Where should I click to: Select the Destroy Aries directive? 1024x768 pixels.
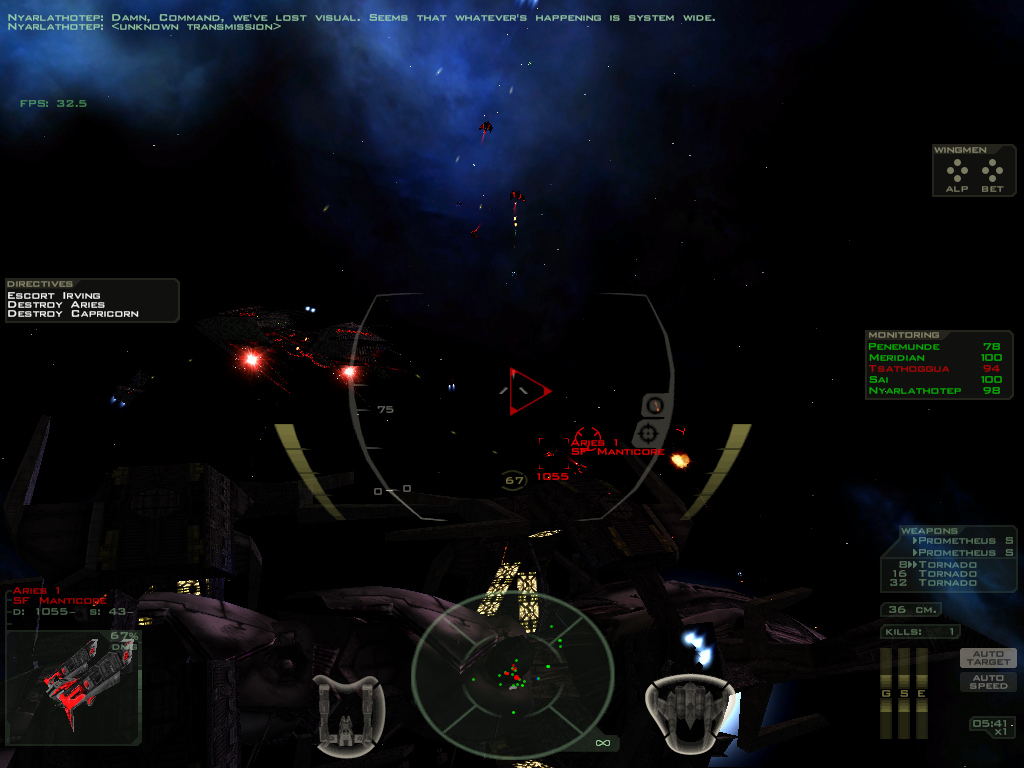click(x=56, y=305)
